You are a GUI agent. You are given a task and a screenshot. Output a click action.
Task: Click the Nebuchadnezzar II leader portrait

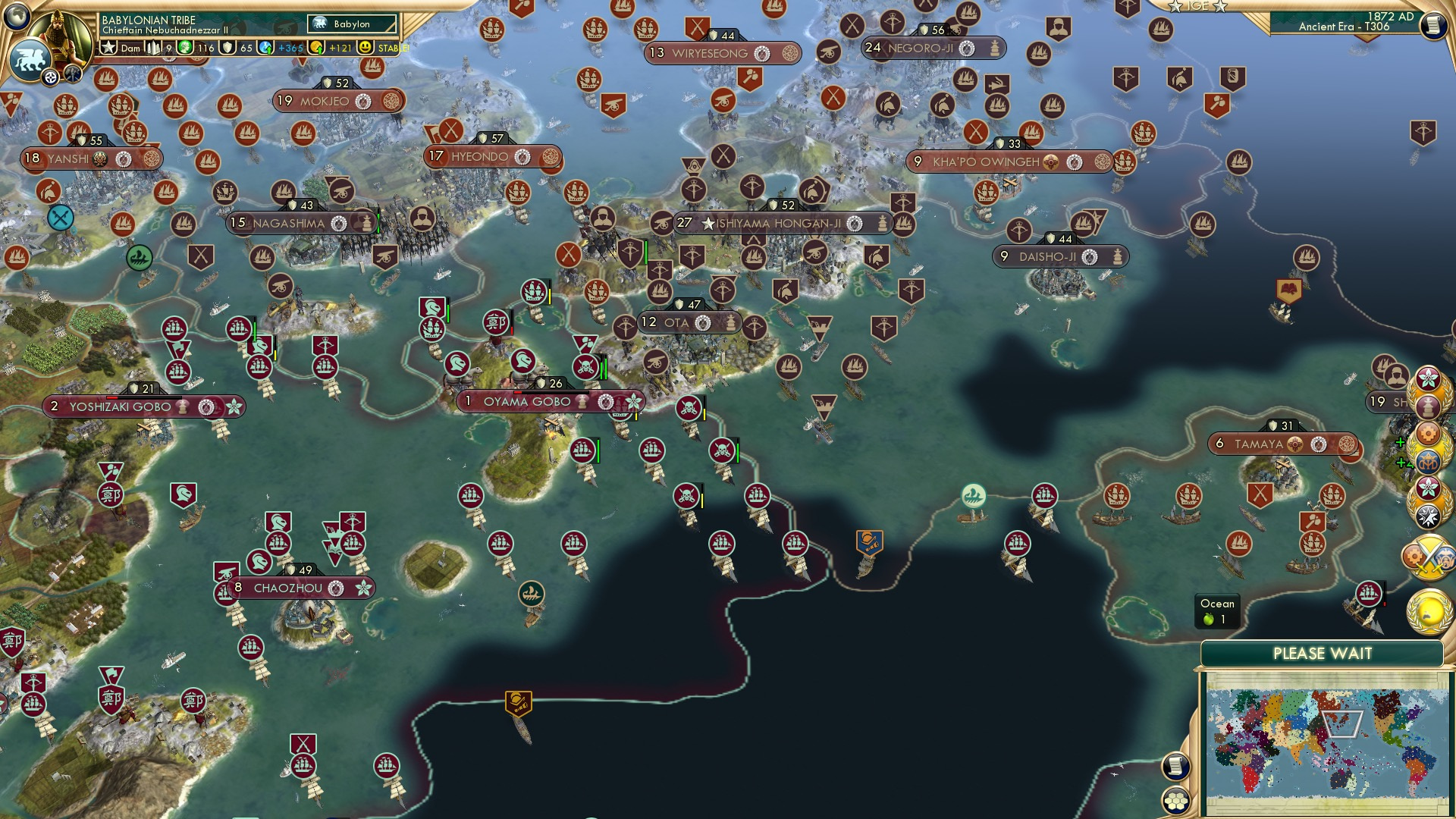pyautogui.click(x=61, y=29)
